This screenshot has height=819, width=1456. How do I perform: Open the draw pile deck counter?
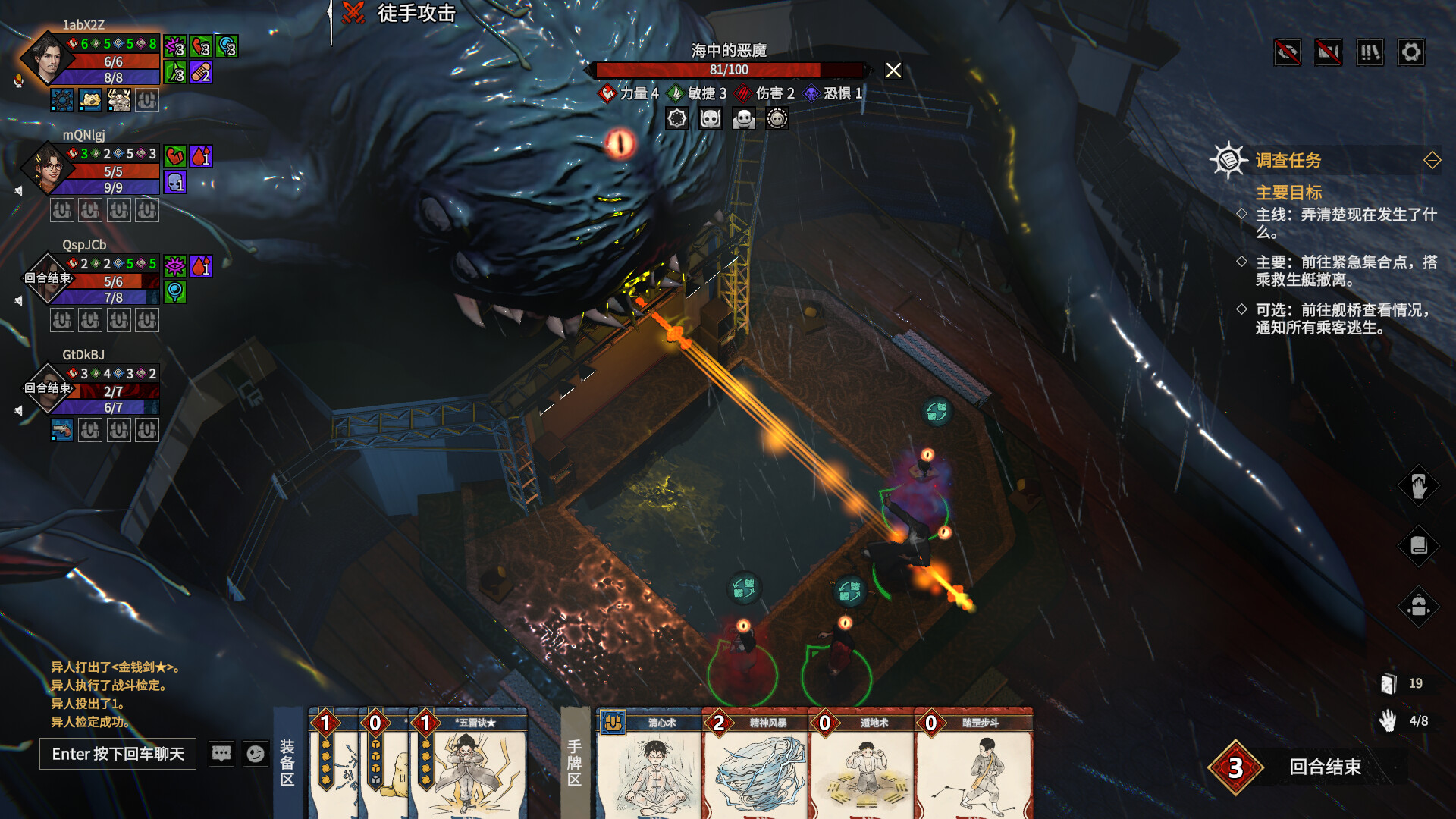1389,684
